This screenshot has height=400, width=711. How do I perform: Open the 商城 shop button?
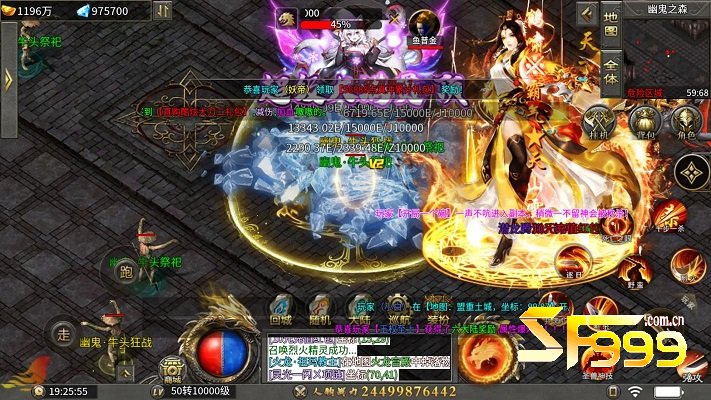coord(173,368)
